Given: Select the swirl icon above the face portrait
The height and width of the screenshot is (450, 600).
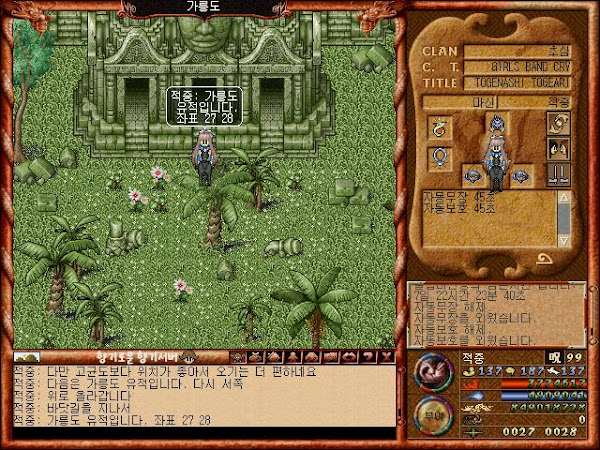Looking at the screenshot, I should click(x=557, y=124).
